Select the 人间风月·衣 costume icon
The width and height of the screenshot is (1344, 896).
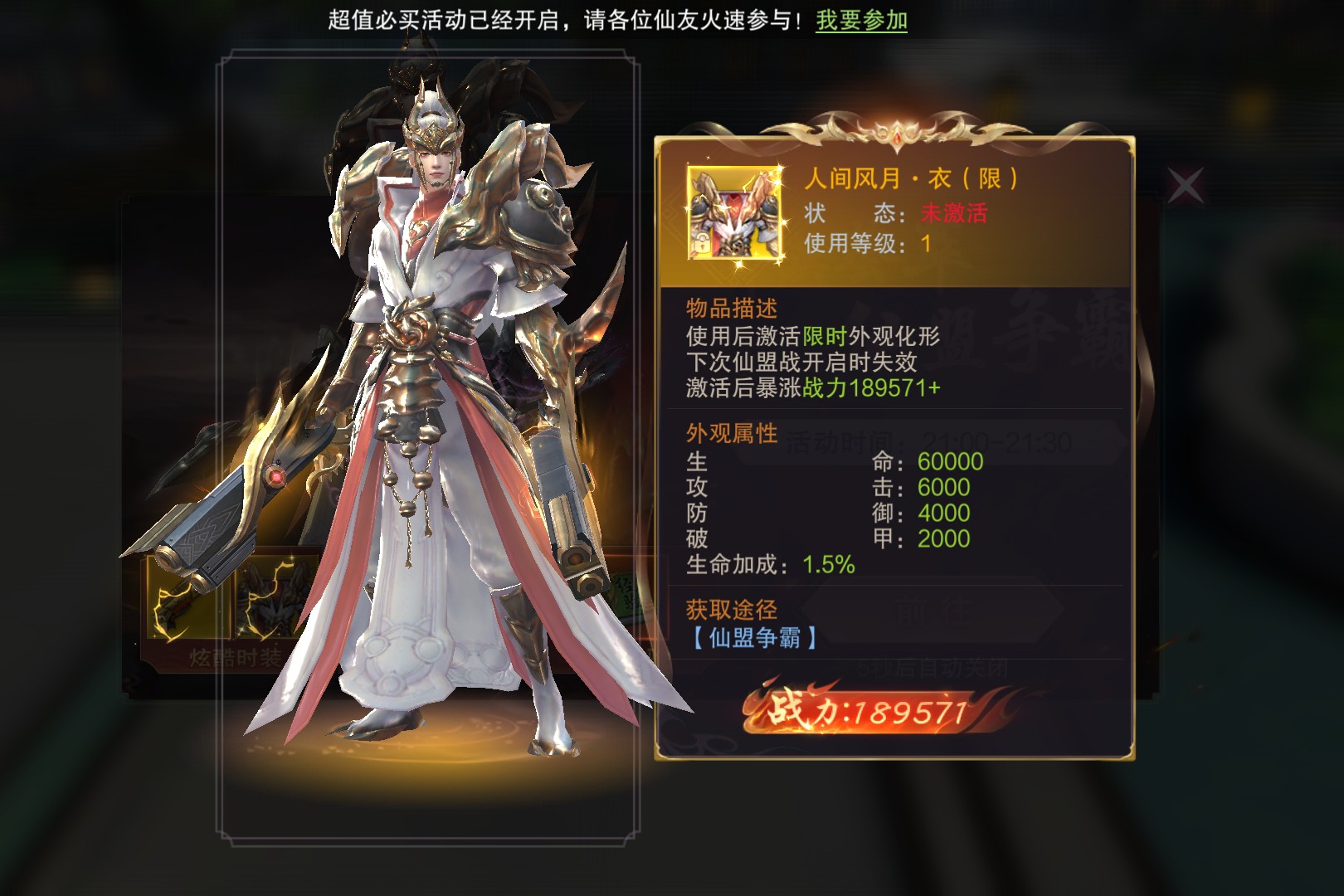click(x=734, y=213)
